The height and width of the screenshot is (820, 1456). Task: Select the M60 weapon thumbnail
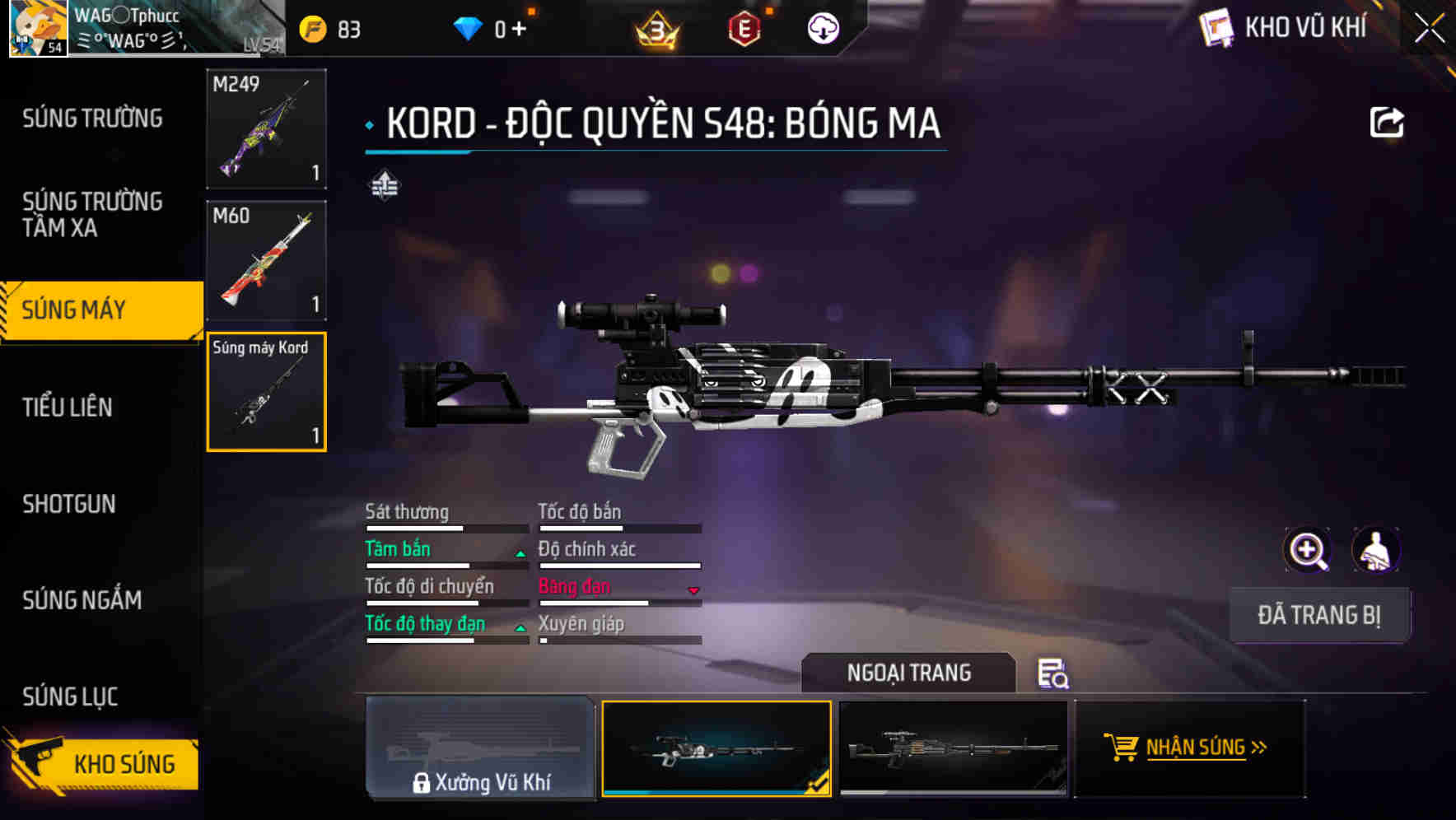266,260
